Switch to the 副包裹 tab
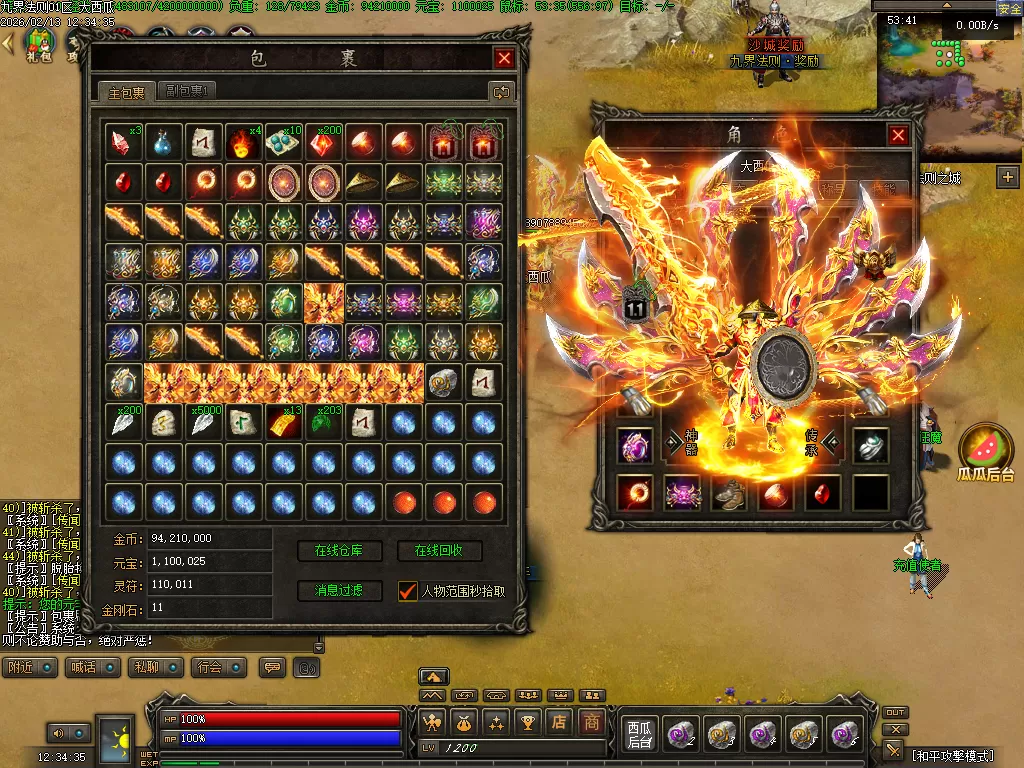This screenshot has width=1024, height=768. pos(187,92)
